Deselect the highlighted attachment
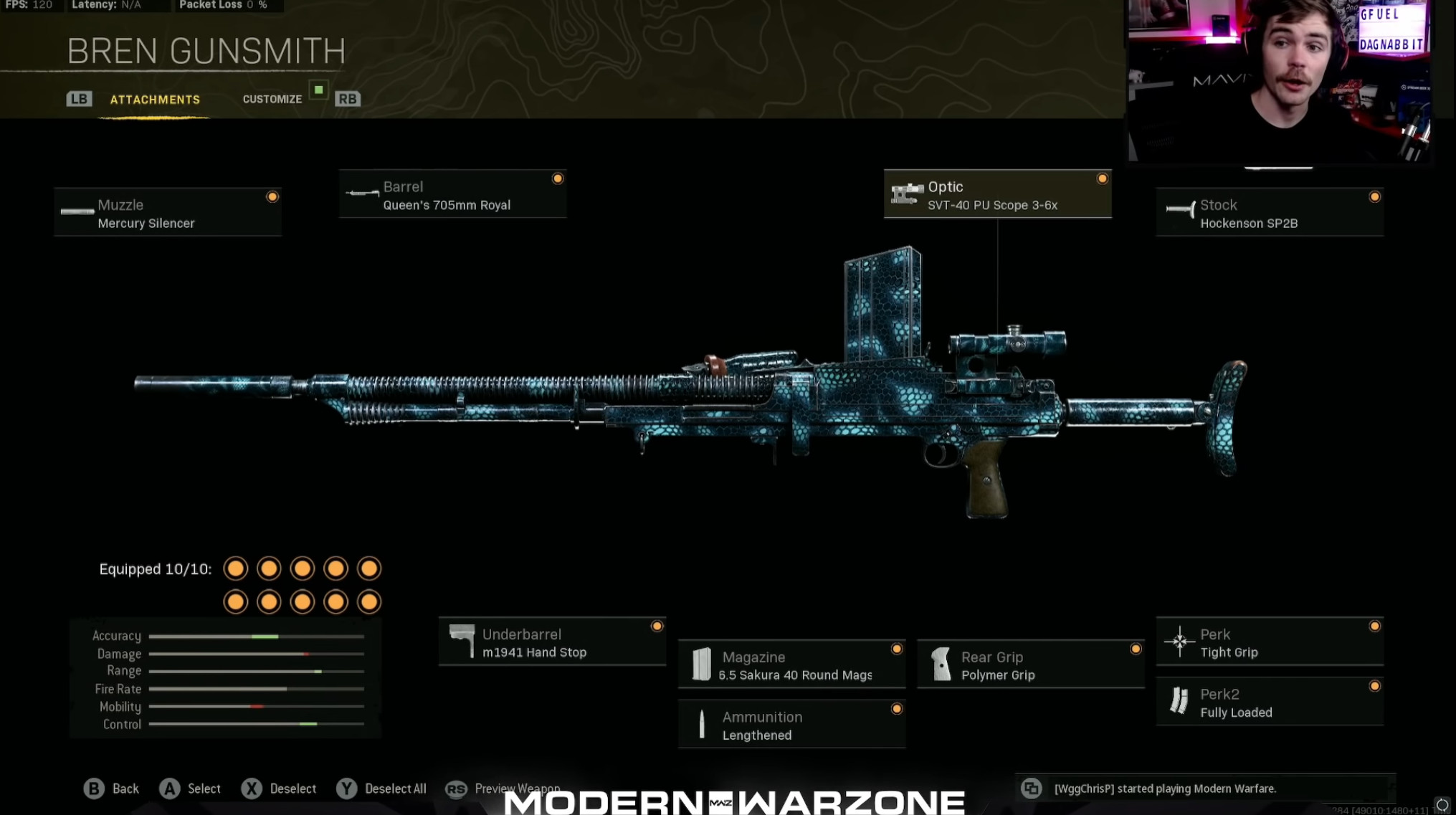 280,788
